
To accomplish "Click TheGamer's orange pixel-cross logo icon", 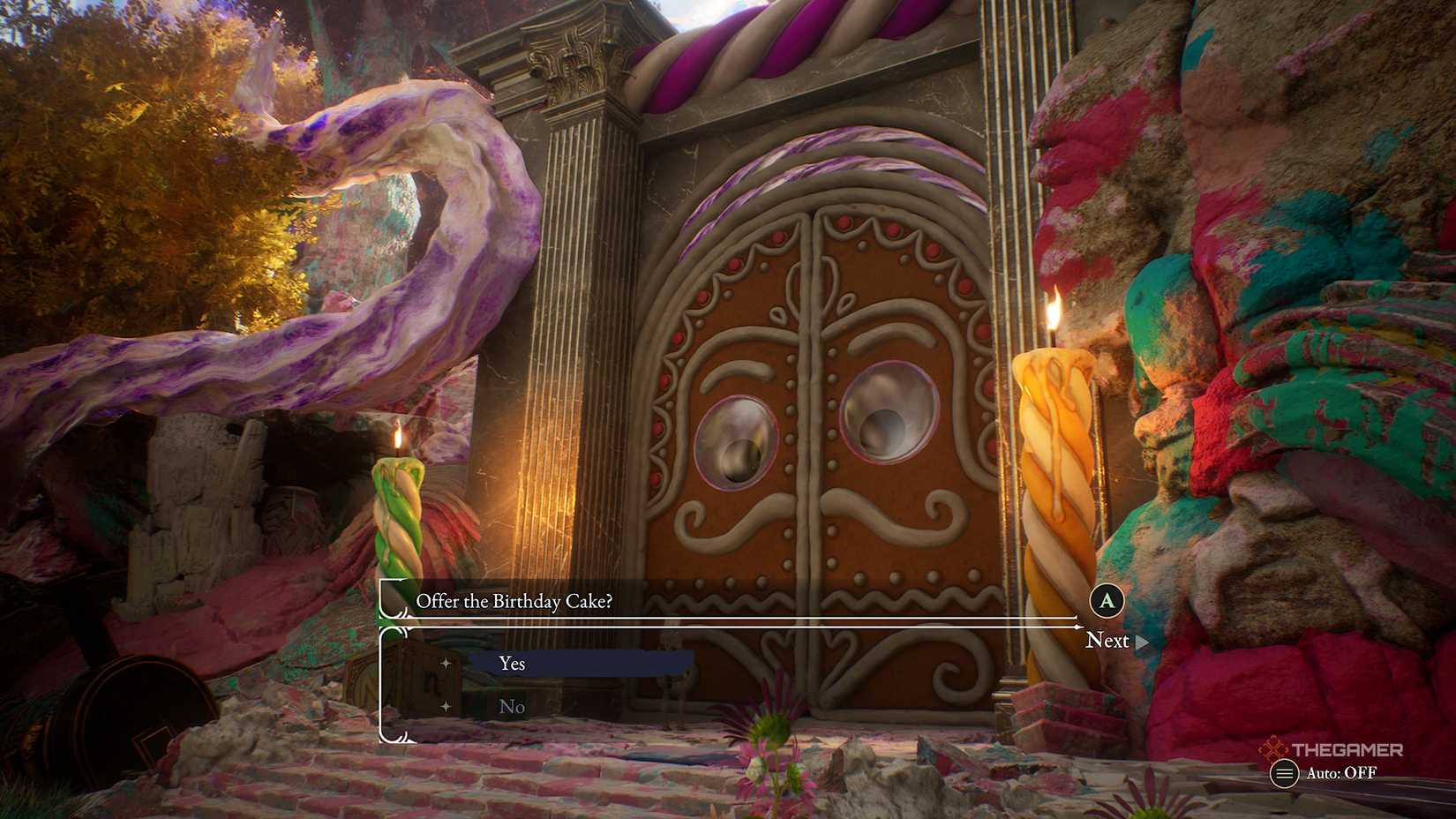I will click(1272, 747).
